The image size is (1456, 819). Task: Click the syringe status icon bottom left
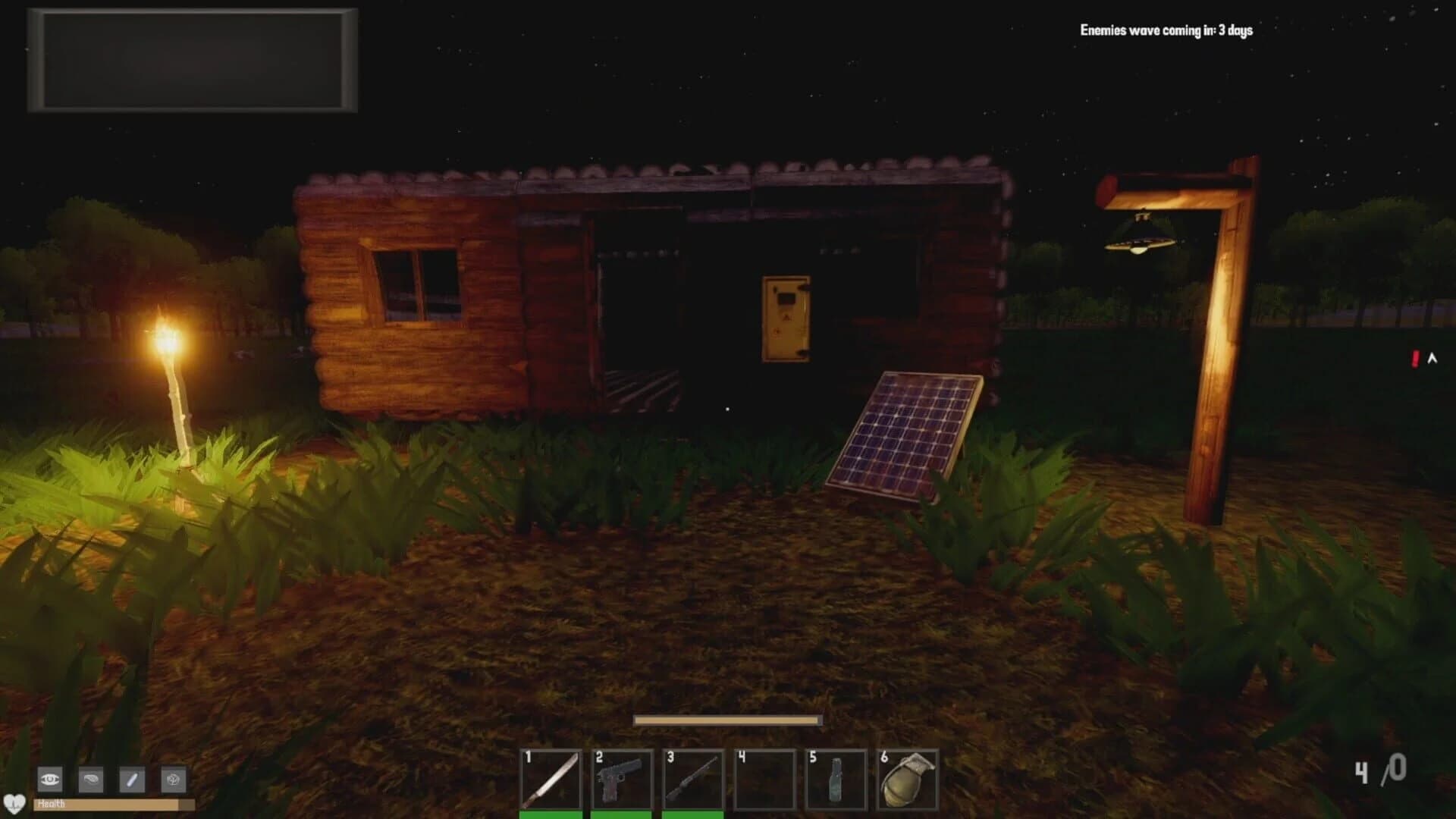tap(131, 779)
